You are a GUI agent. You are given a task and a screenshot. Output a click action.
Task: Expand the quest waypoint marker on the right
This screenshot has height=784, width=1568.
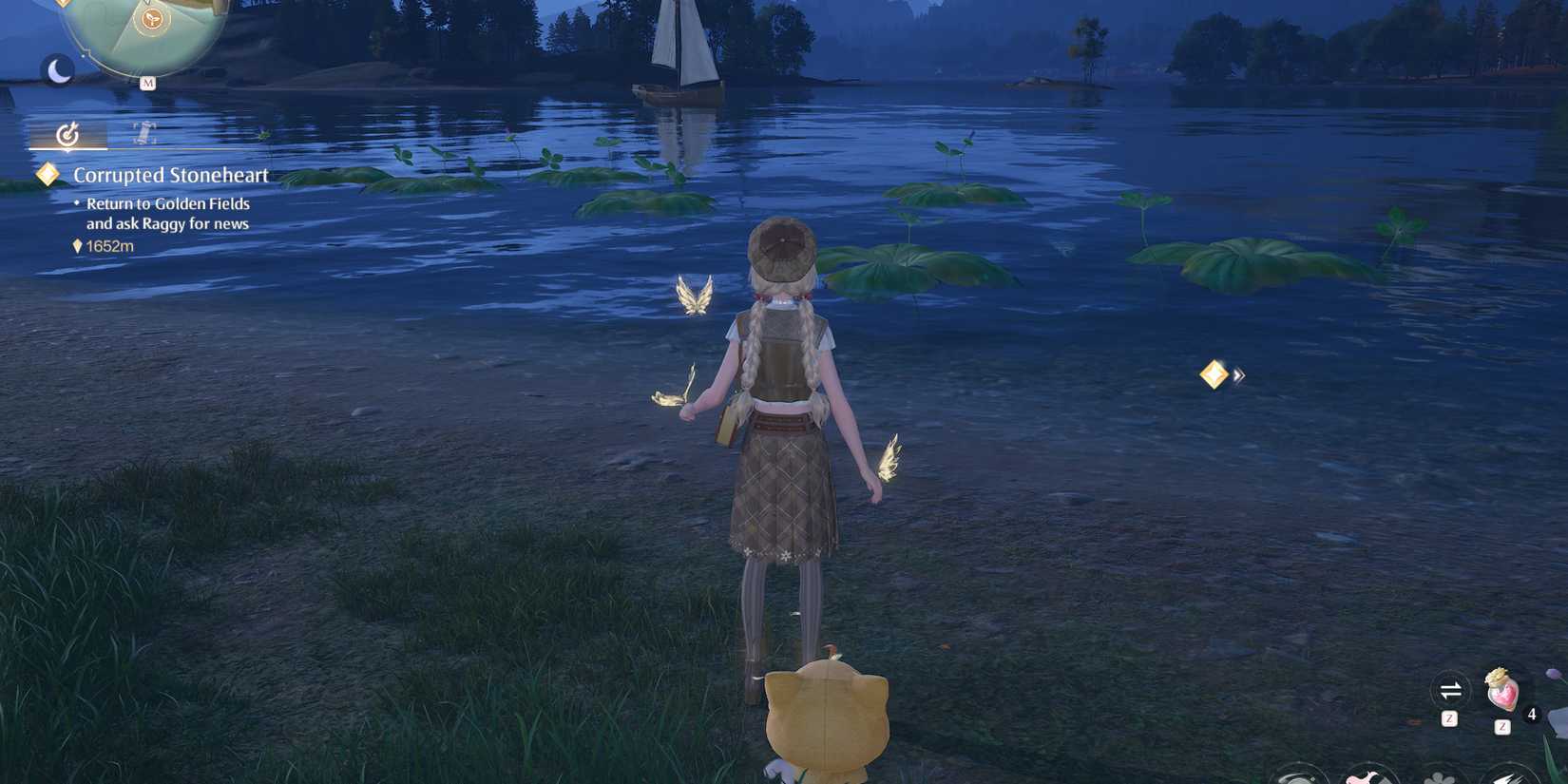pos(1214,374)
